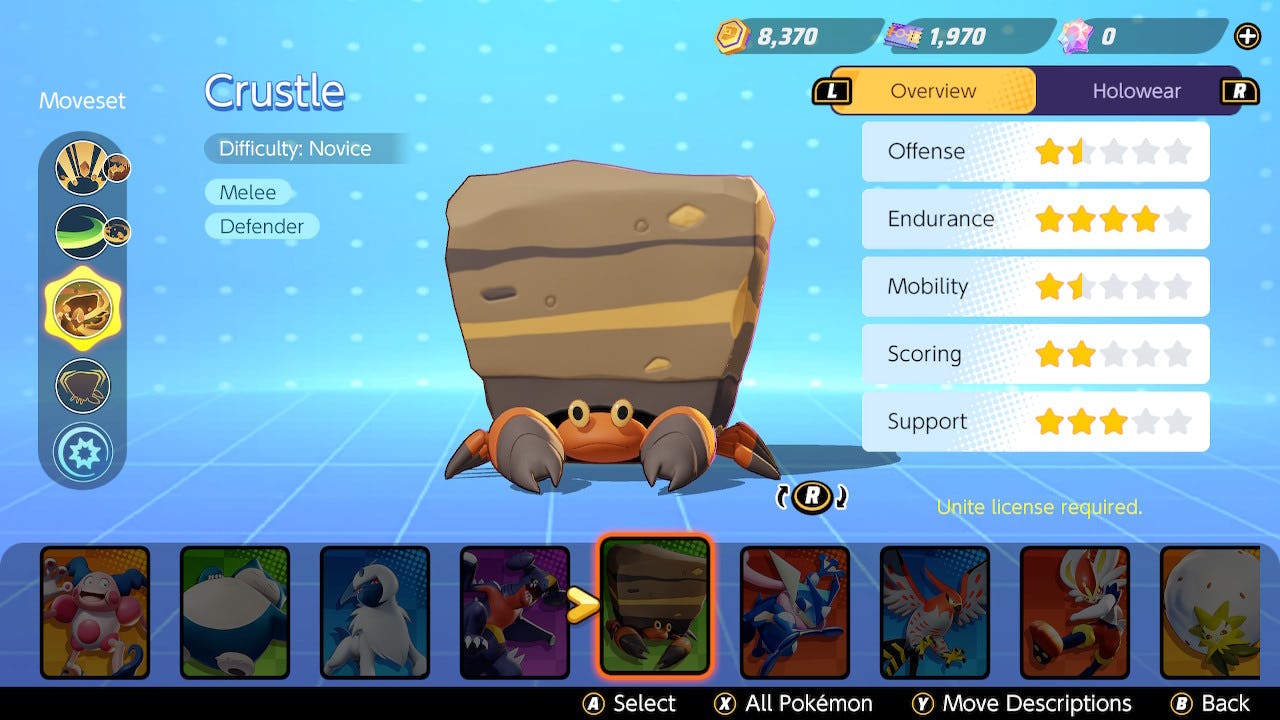Switch to the Holowear tab
The height and width of the screenshot is (720, 1280).
pos(1136,91)
